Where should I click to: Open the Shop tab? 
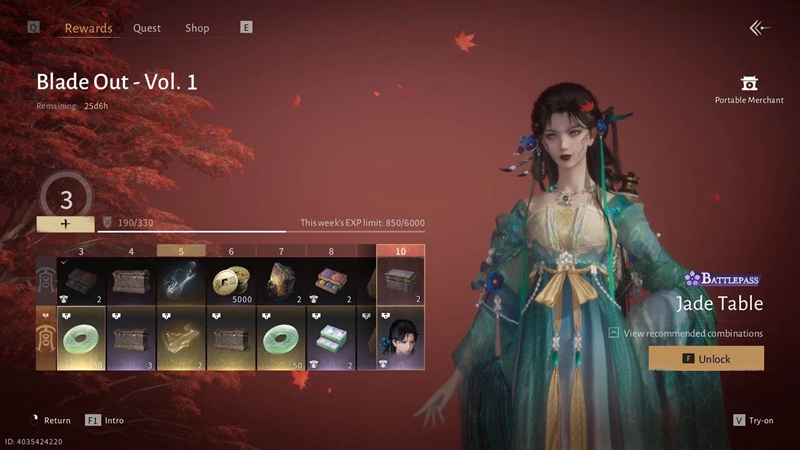pyautogui.click(x=197, y=28)
